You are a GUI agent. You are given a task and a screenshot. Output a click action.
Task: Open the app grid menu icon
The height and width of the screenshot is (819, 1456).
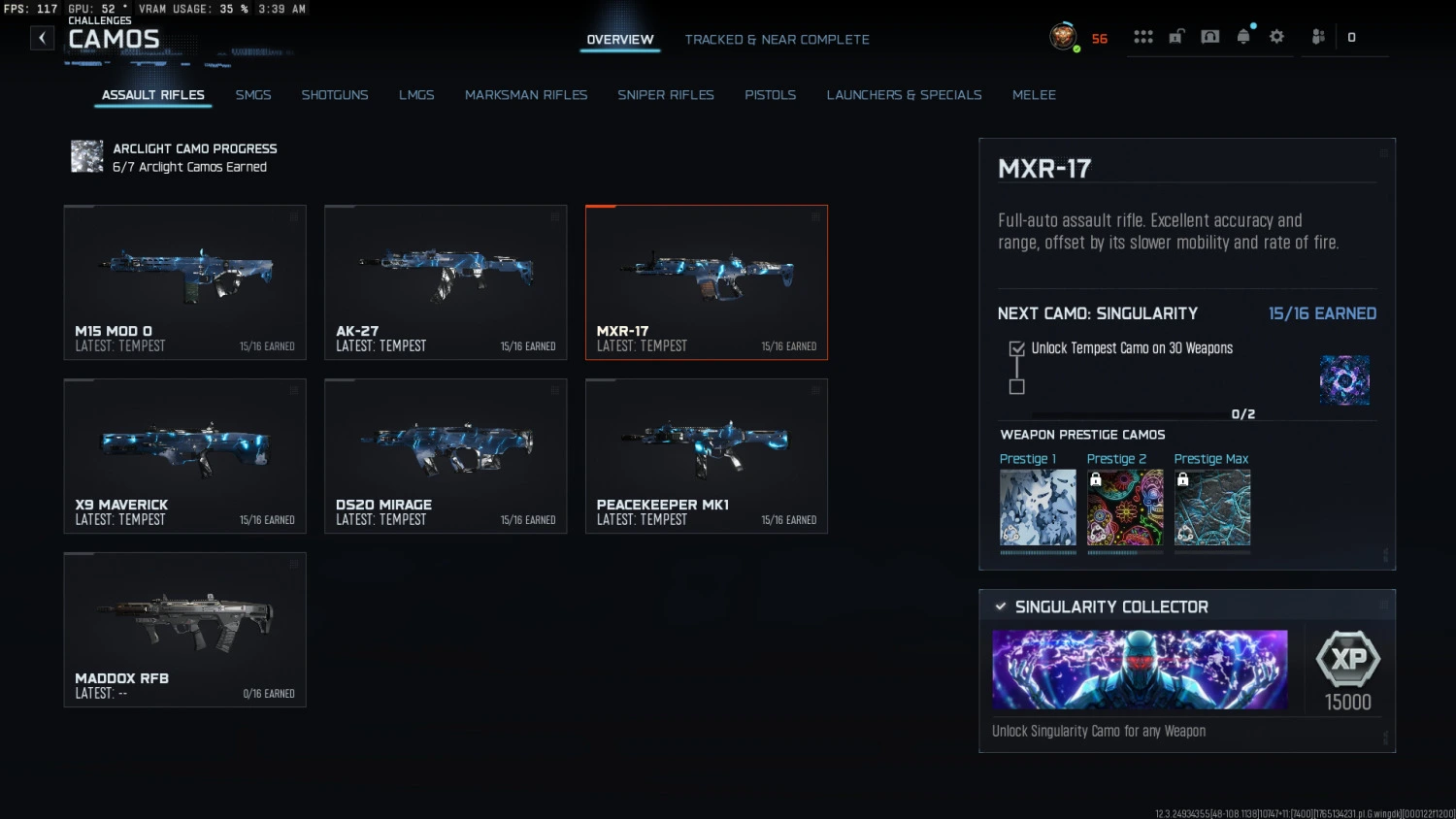(1143, 36)
